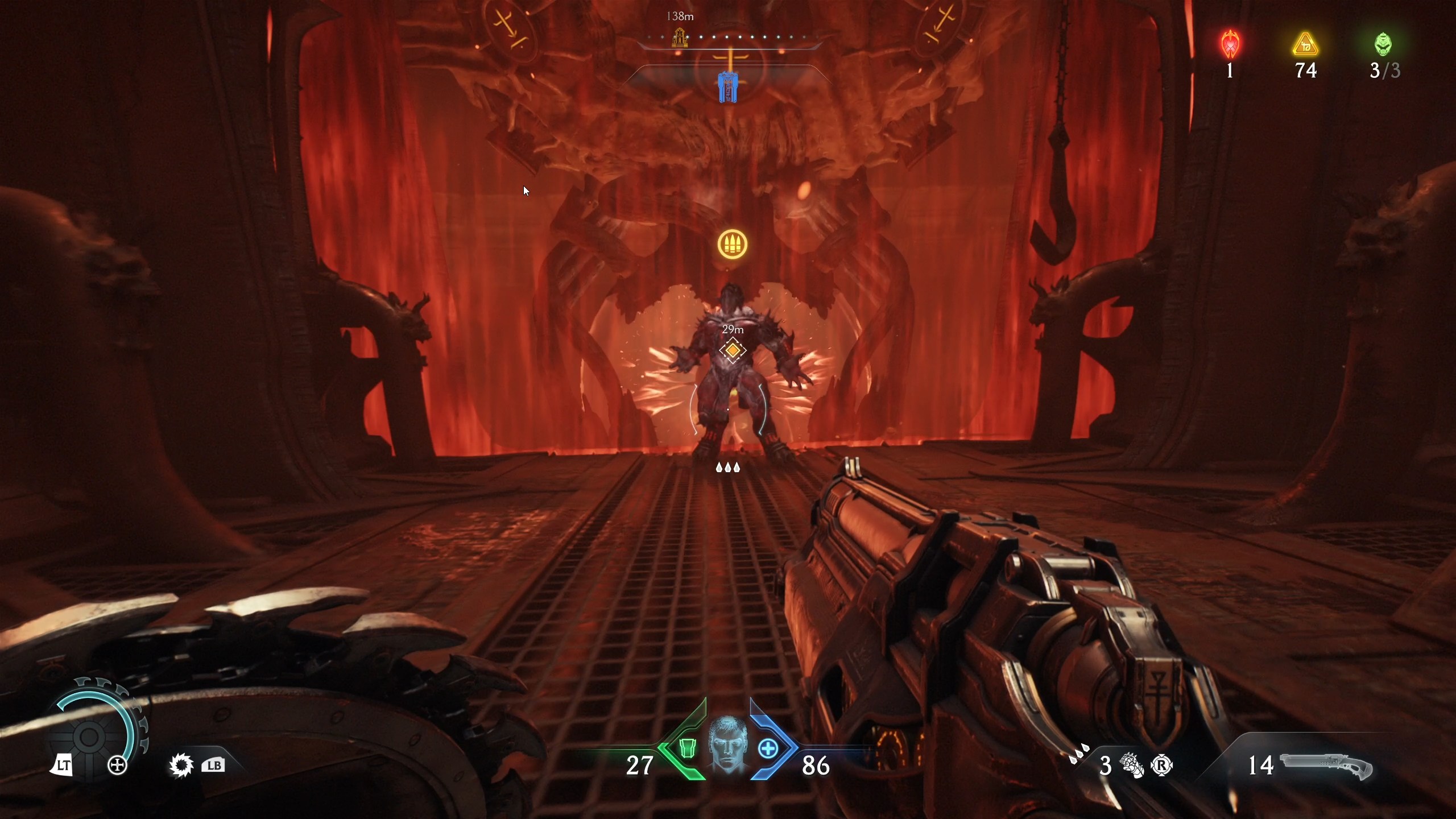Click the blue health cross icon near 86
The width and height of the screenshot is (1456, 819).
pos(768,750)
